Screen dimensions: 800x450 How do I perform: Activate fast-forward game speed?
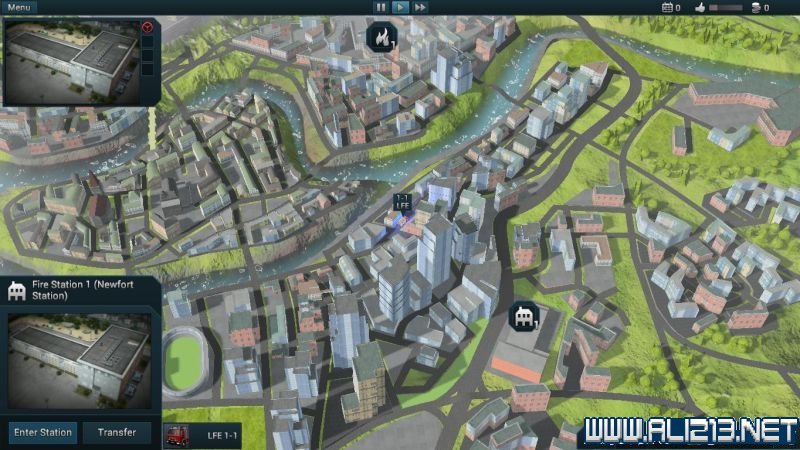point(420,7)
